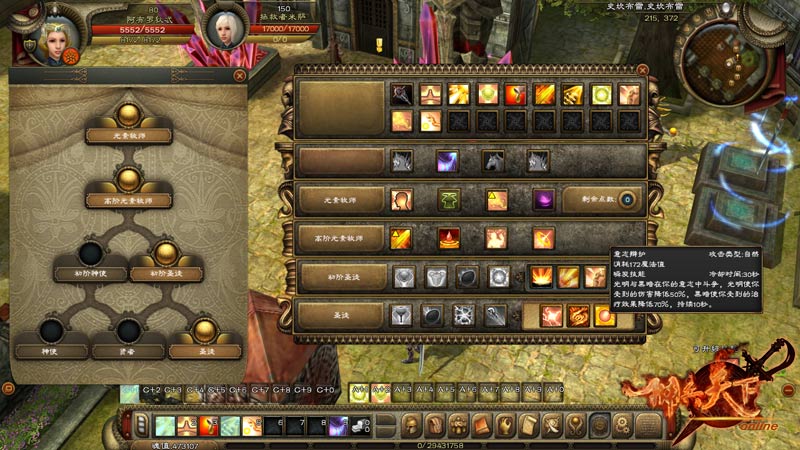This screenshot has width=800, height=450.
Task: Close the class tree panel
Action: [x=240, y=75]
